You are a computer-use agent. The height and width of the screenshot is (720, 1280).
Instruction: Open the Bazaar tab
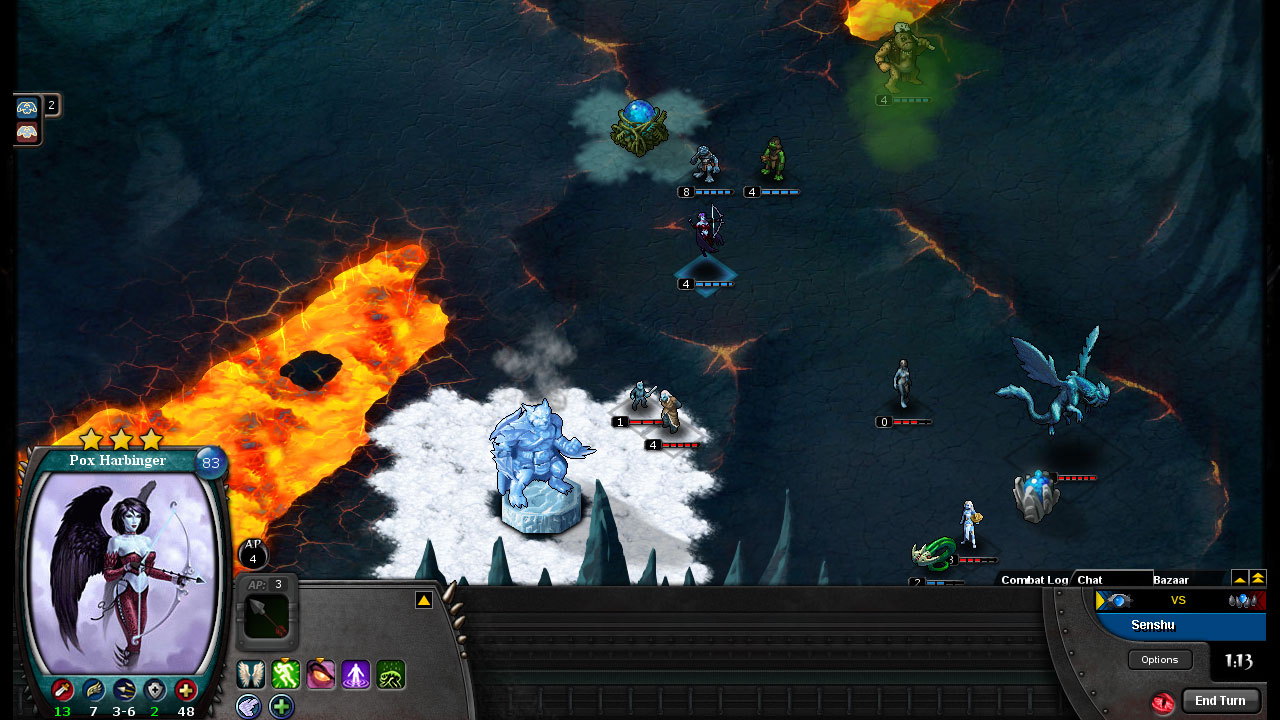(x=1173, y=580)
